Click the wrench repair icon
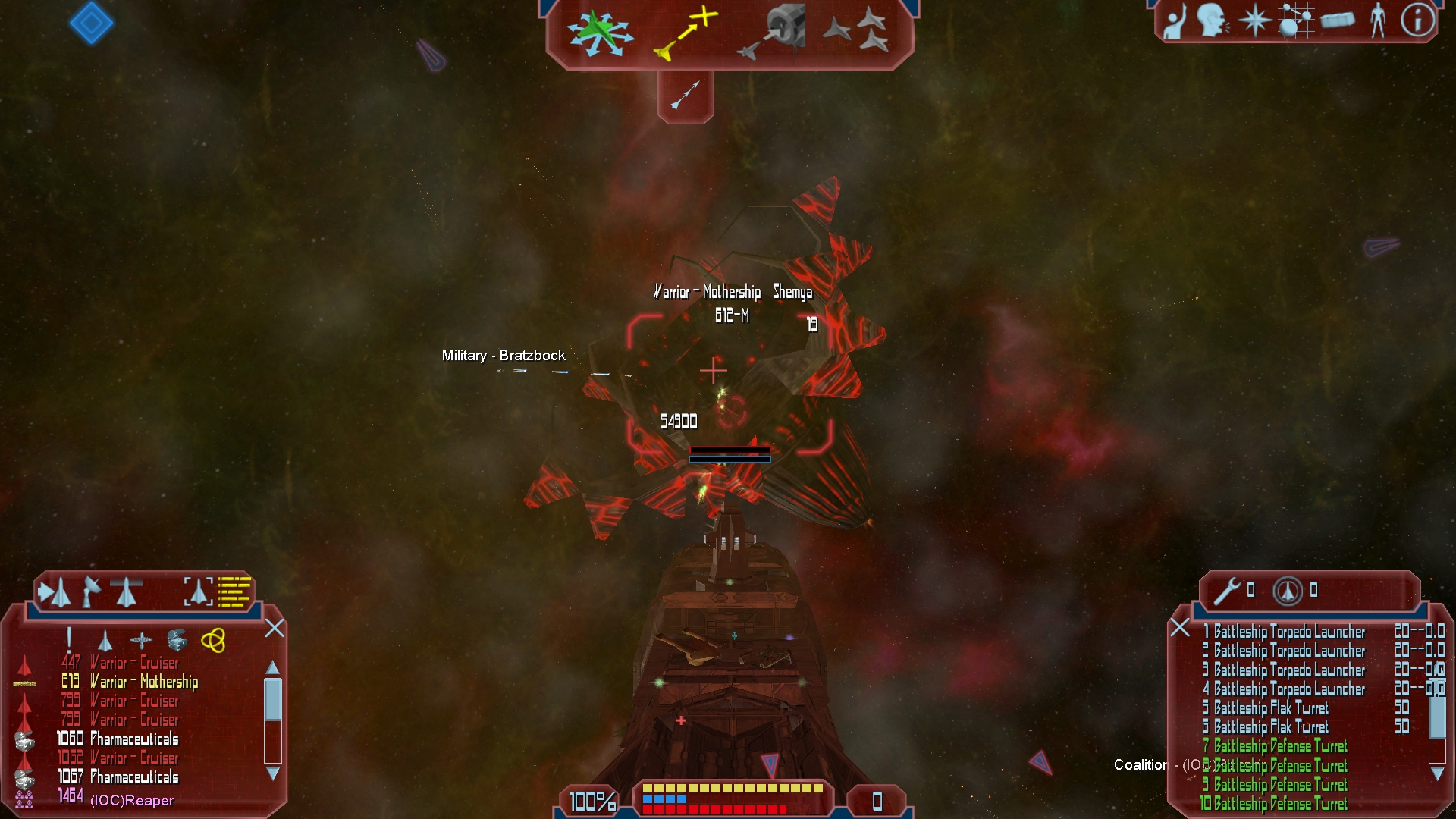This screenshot has height=819, width=1456. coord(1226,591)
